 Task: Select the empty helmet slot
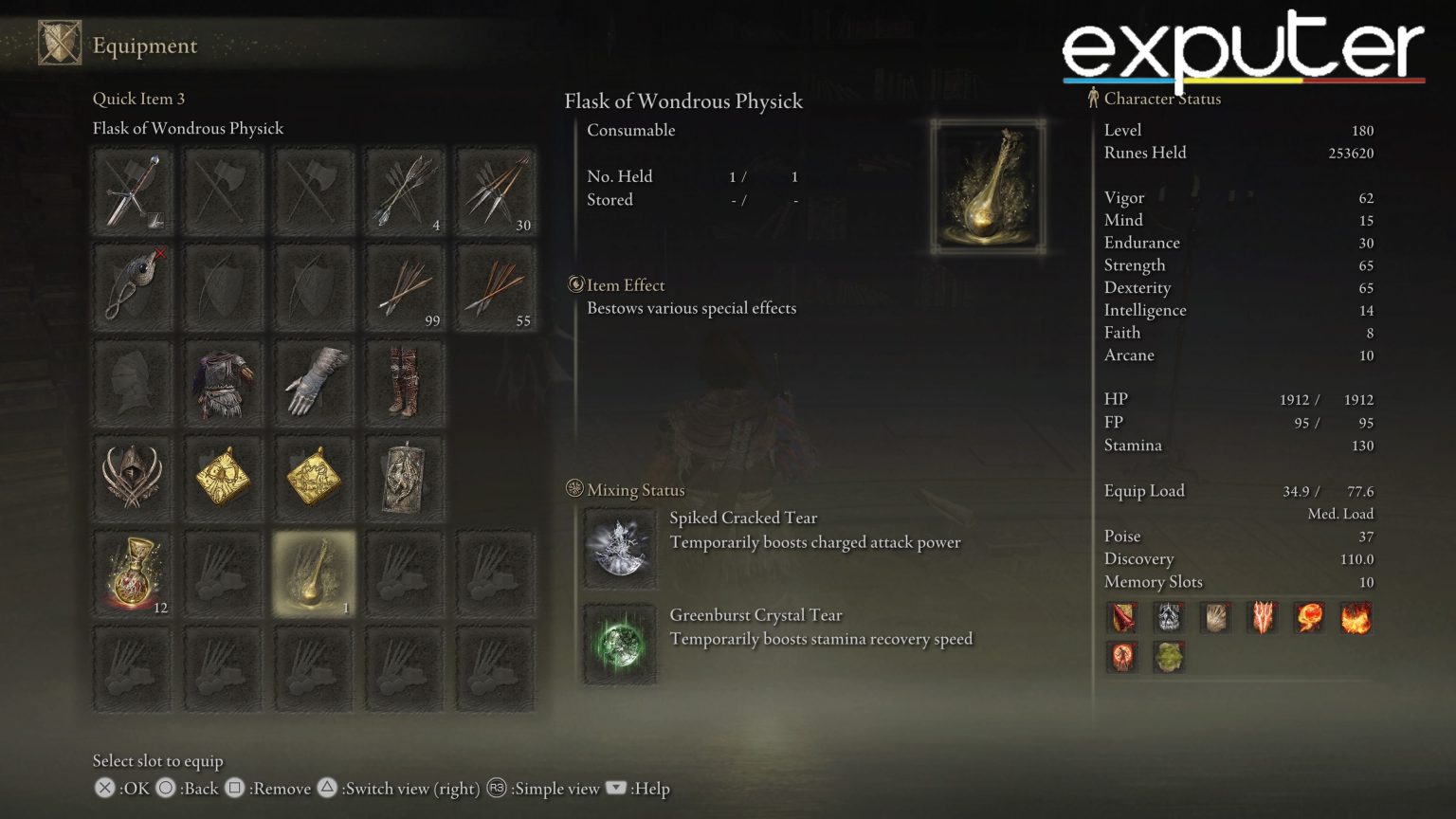click(133, 382)
